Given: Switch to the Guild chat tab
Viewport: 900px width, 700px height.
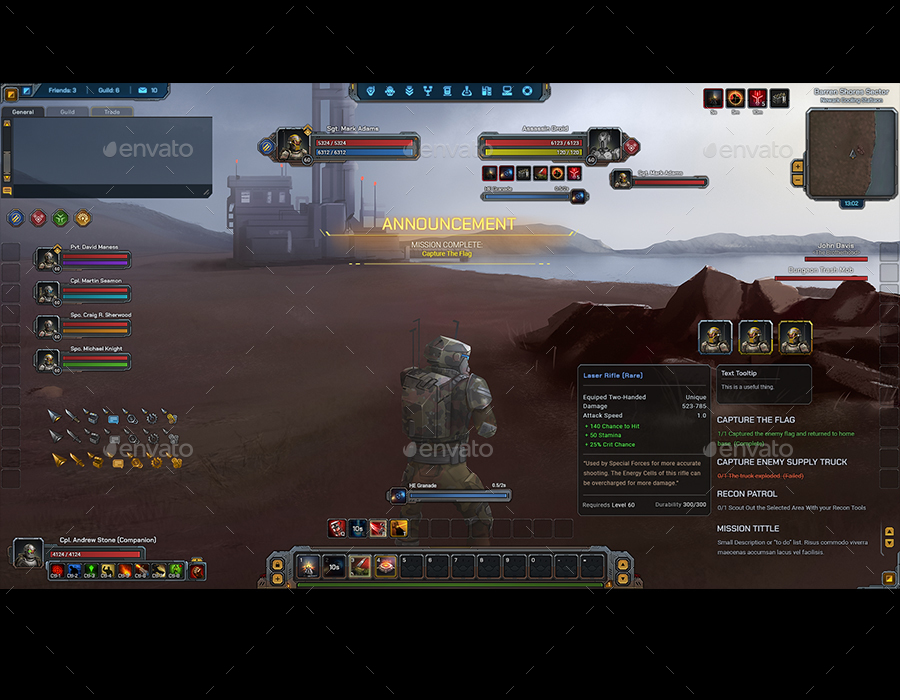Looking at the screenshot, I should pyautogui.click(x=67, y=112).
